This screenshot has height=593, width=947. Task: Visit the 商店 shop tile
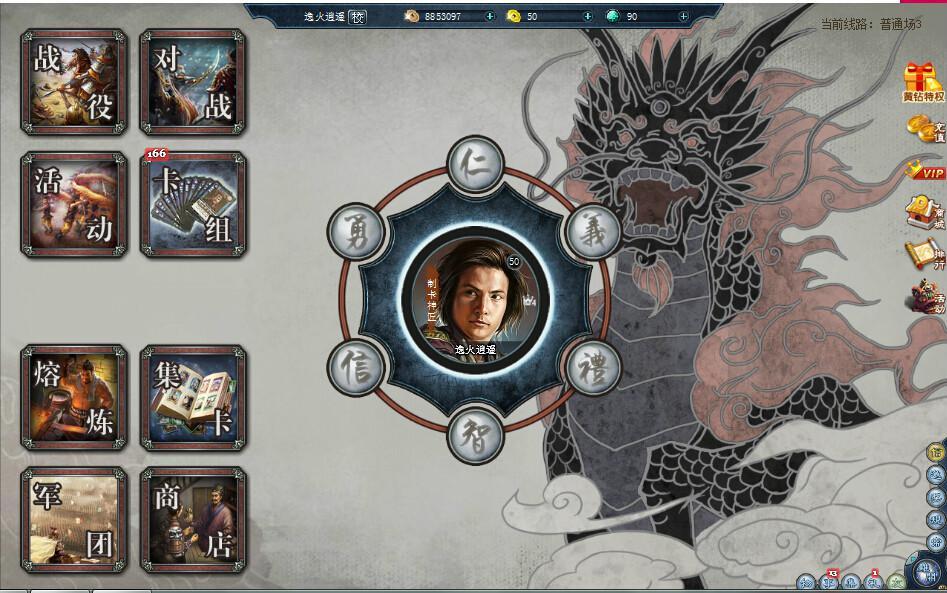(x=193, y=519)
